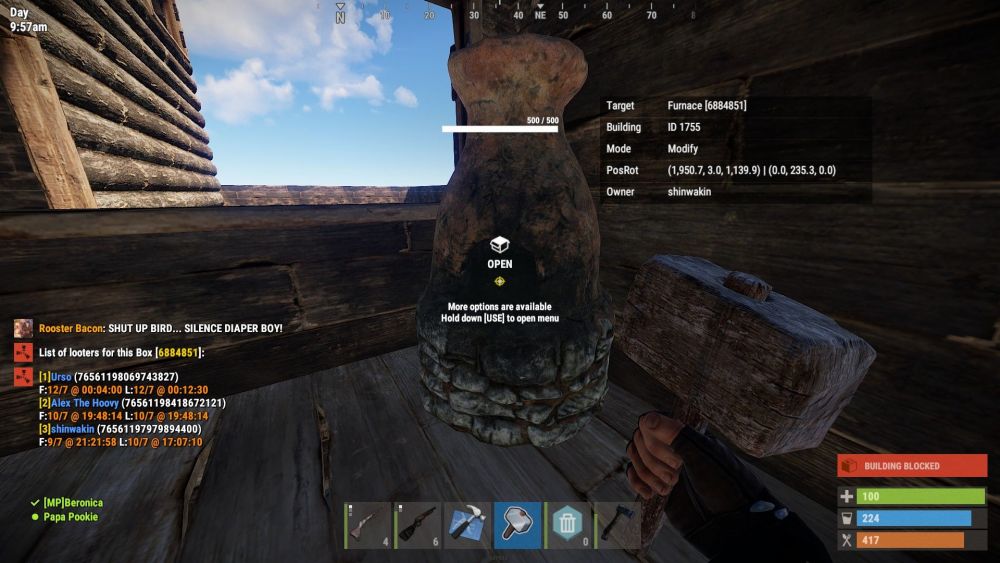Equip the building plan with hammer
The width and height of the screenshot is (1000, 563).
(467, 526)
